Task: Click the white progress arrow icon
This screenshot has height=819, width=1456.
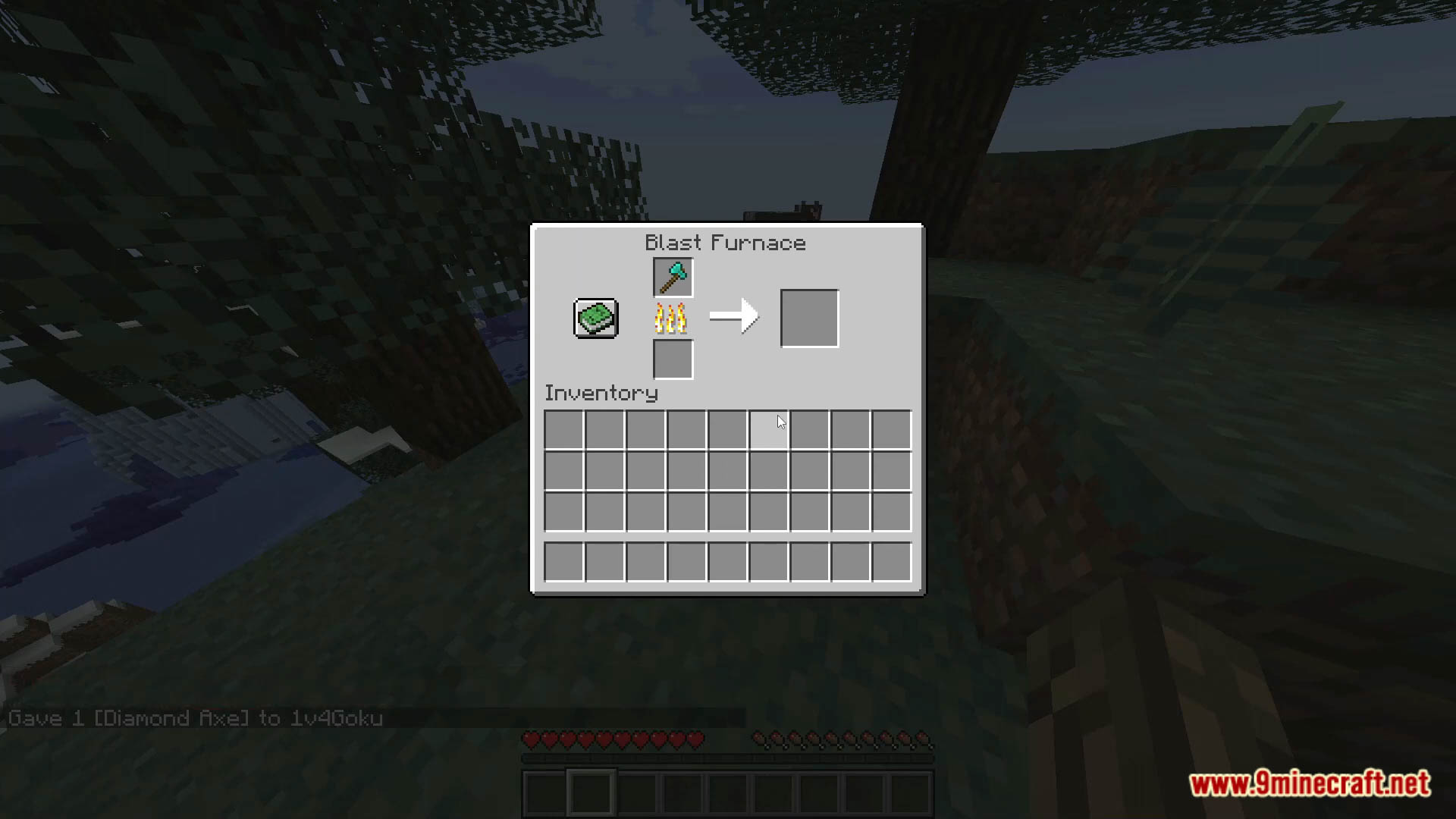Action: pos(733,316)
